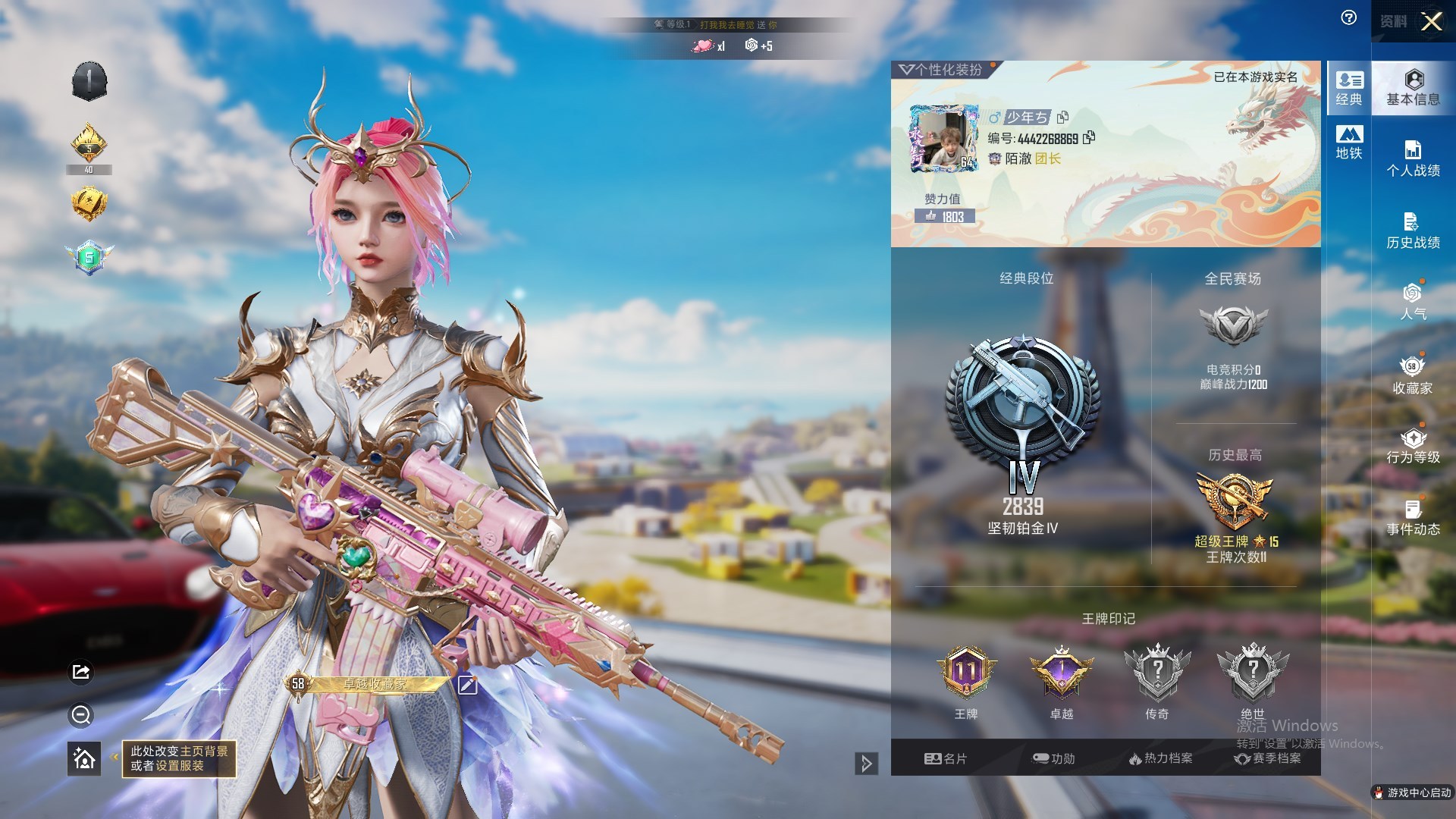Close the profile screen with the X
The height and width of the screenshot is (819, 1456).
click(1431, 21)
